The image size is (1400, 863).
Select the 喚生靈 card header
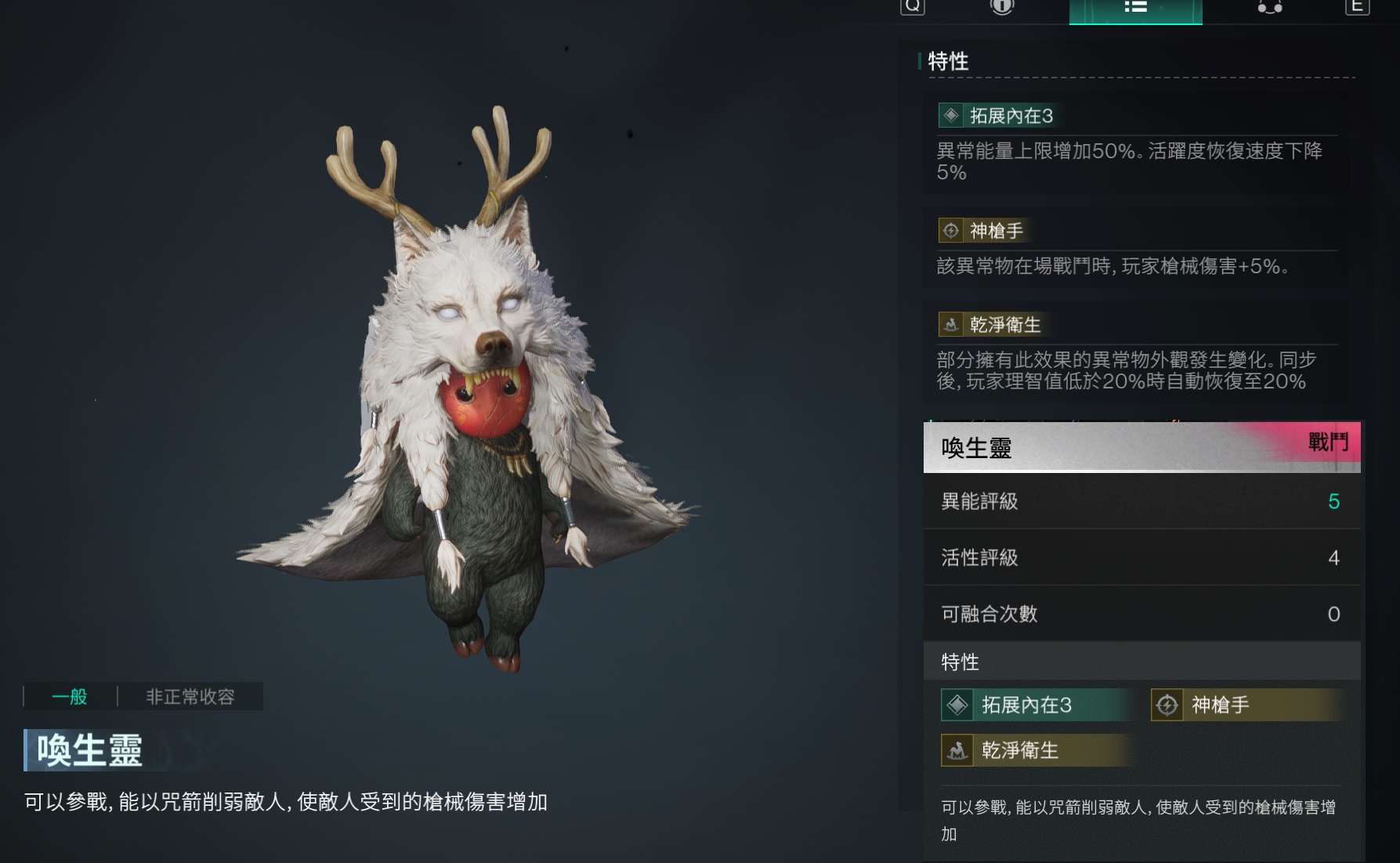tap(1141, 447)
